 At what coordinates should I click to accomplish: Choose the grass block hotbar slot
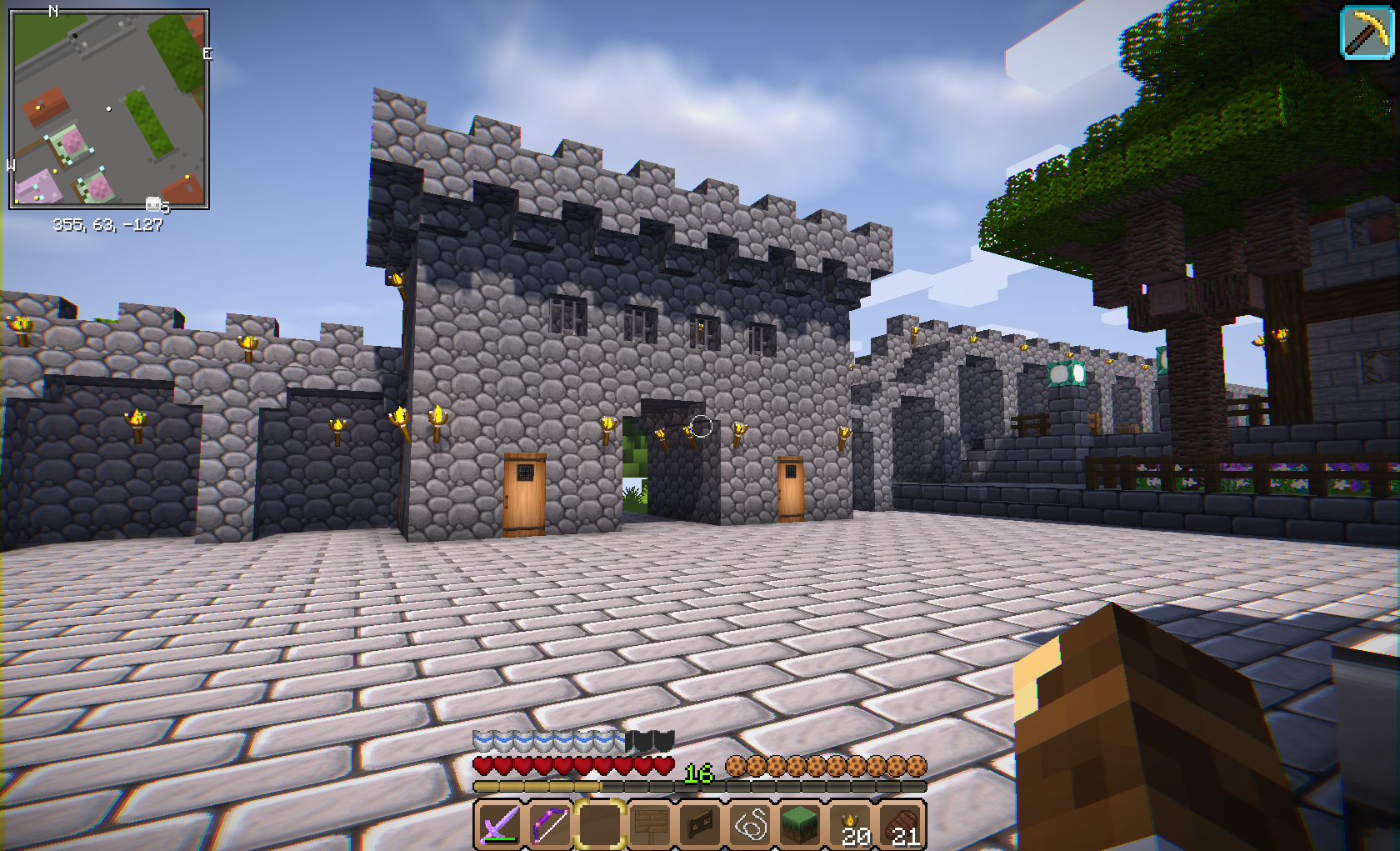click(800, 825)
